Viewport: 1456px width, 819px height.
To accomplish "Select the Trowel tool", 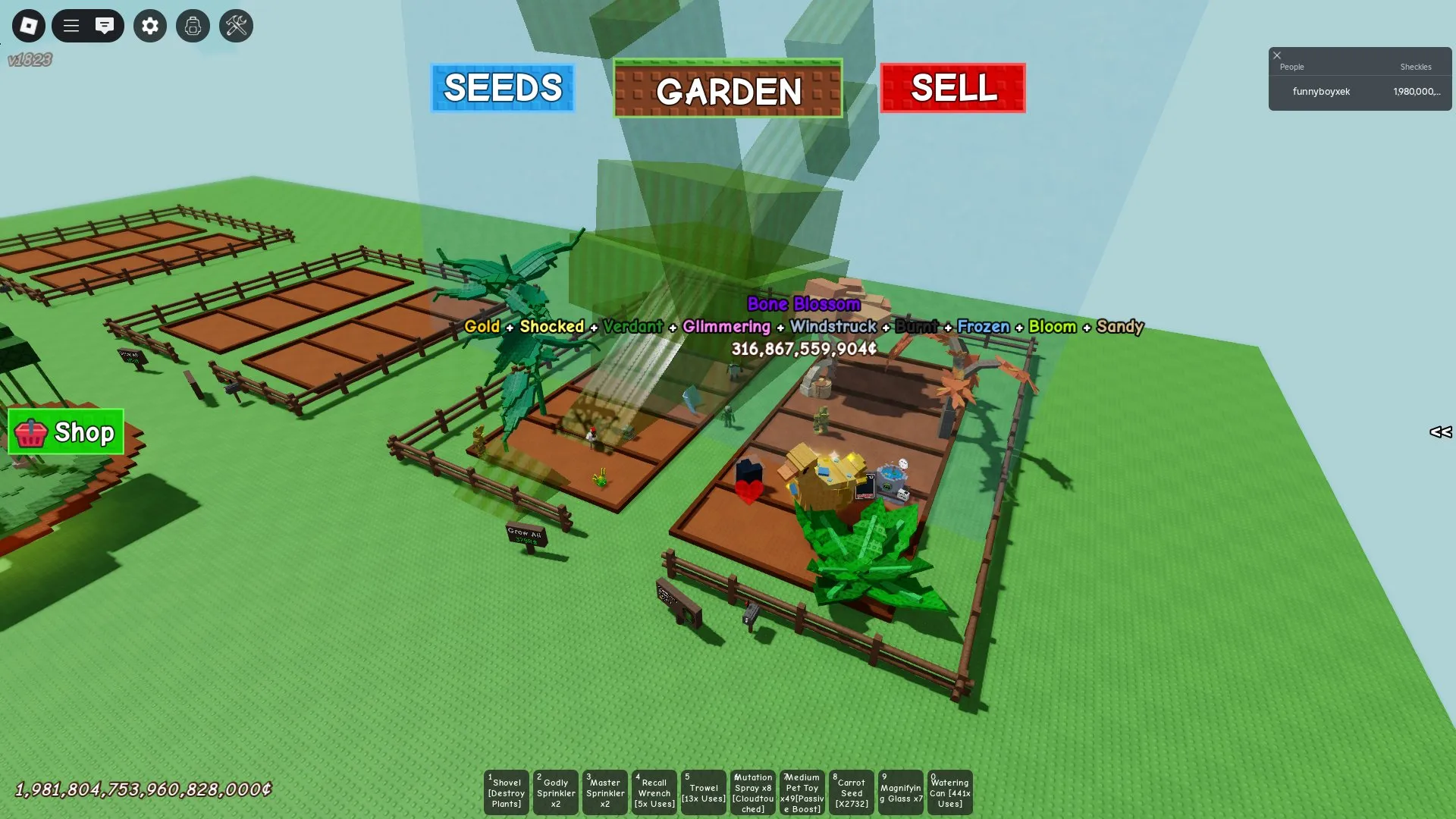I will coord(704,792).
